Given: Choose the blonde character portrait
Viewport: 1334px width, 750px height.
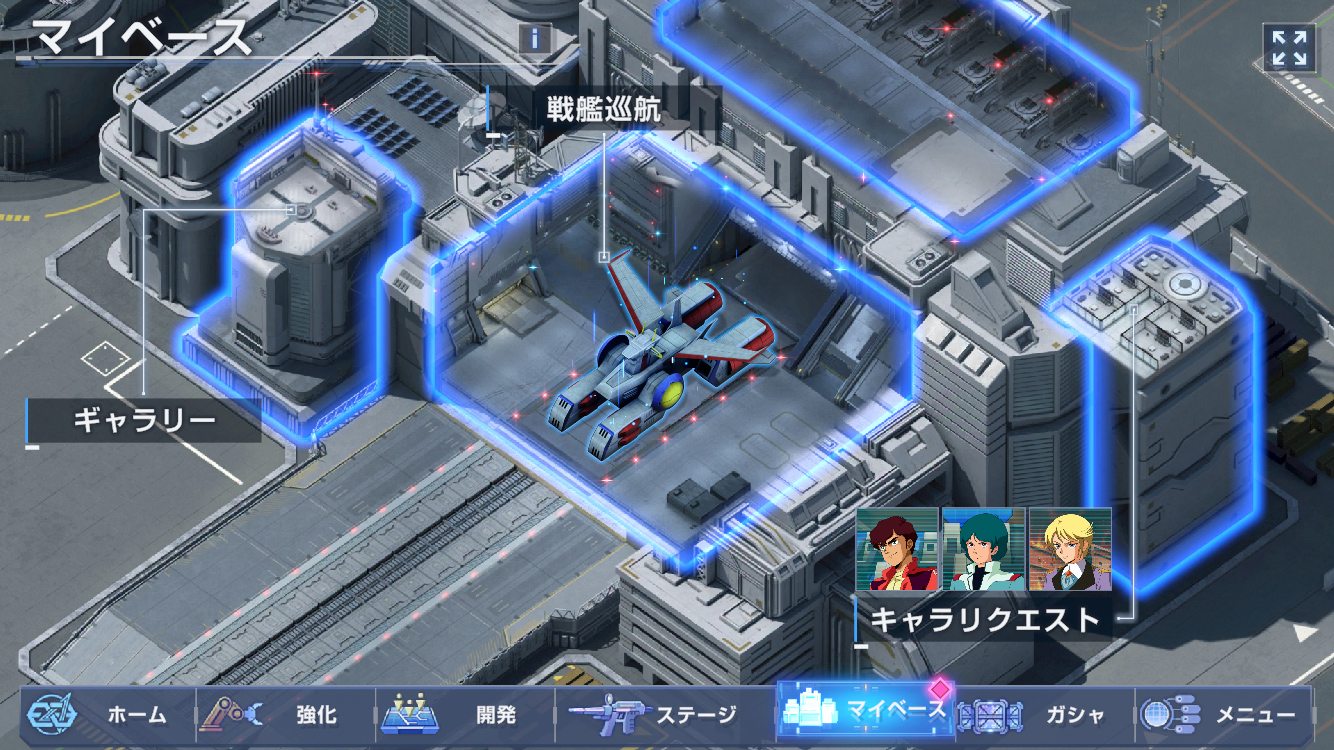Looking at the screenshot, I should pyautogui.click(x=1070, y=549).
